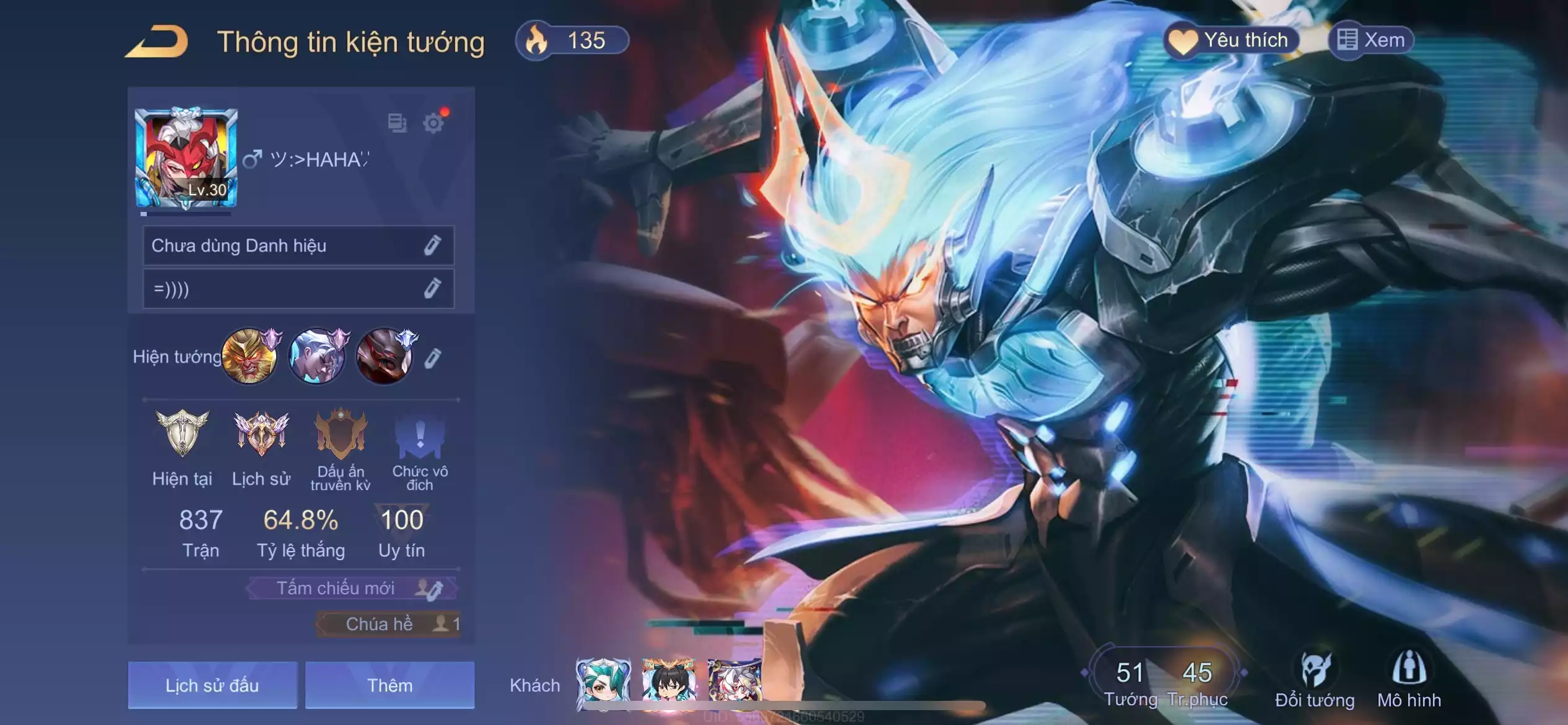Open the popularity flame counter showing 135

572,42
